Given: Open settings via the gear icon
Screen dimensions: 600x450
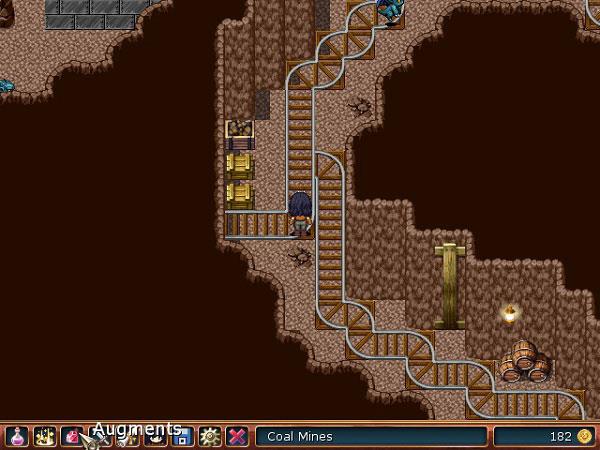Looking at the screenshot, I should coord(209,436).
